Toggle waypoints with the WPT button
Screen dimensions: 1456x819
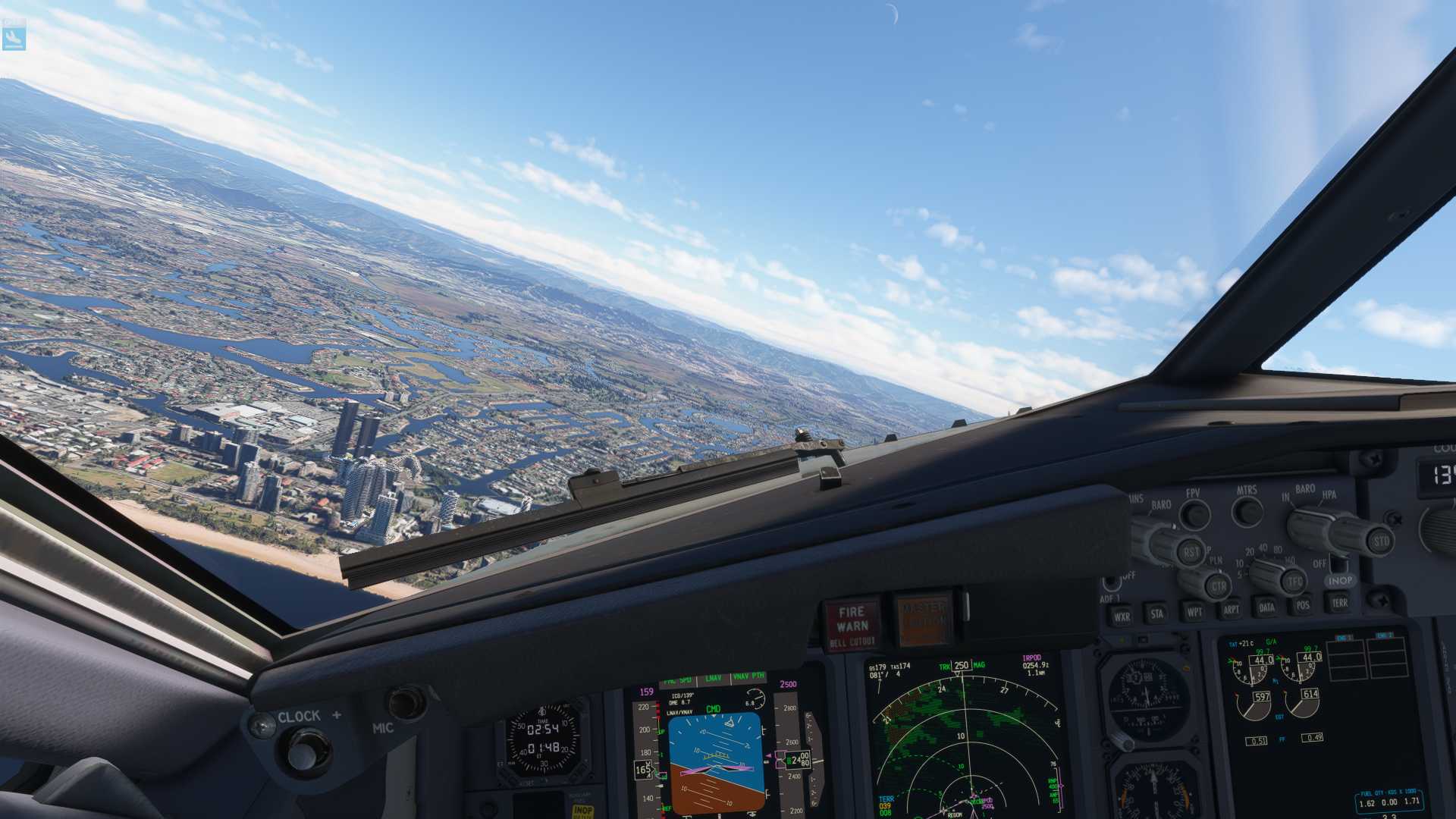[x=1194, y=611]
